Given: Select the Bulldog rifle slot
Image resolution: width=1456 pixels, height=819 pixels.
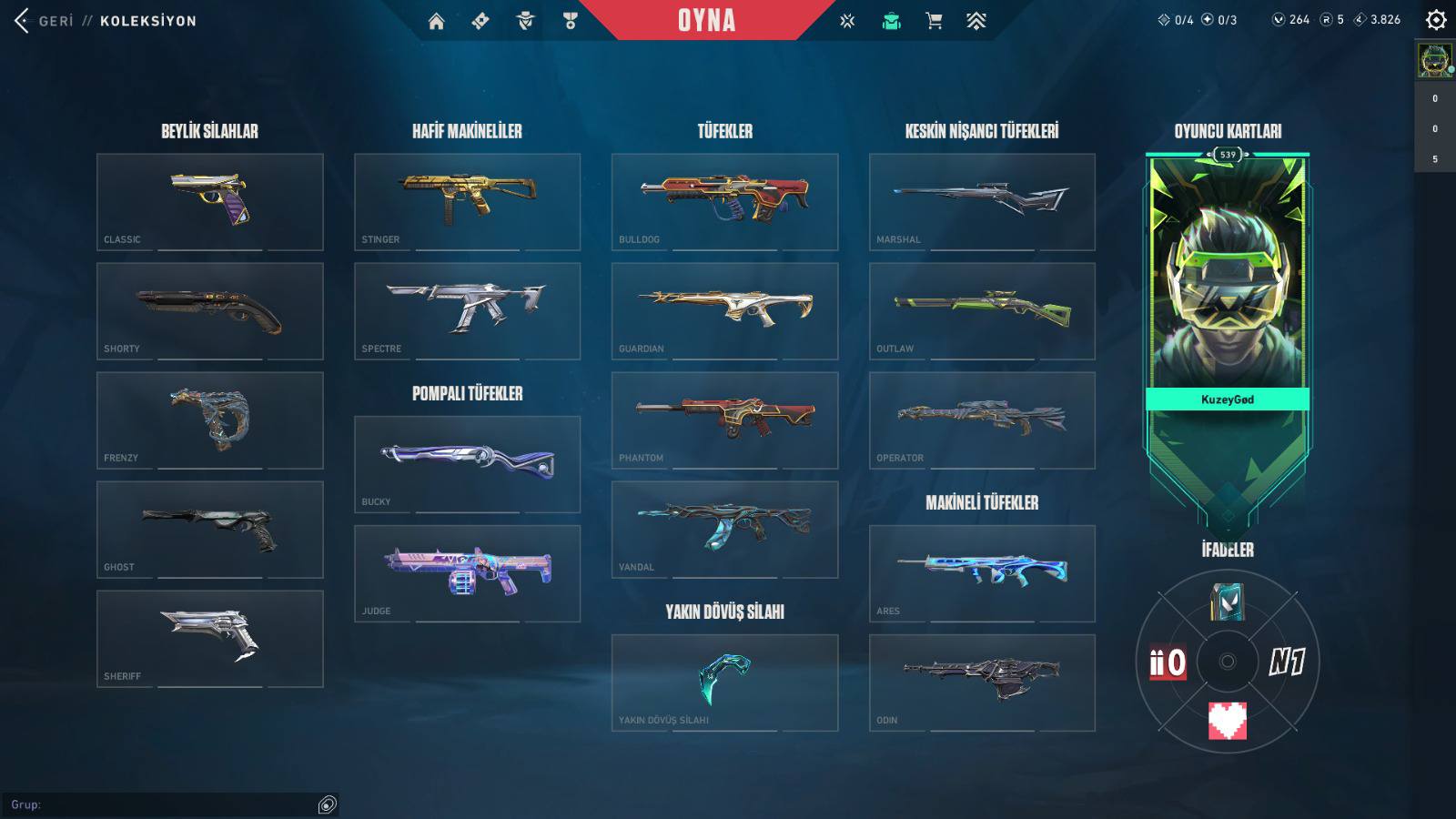Looking at the screenshot, I should click(724, 201).
